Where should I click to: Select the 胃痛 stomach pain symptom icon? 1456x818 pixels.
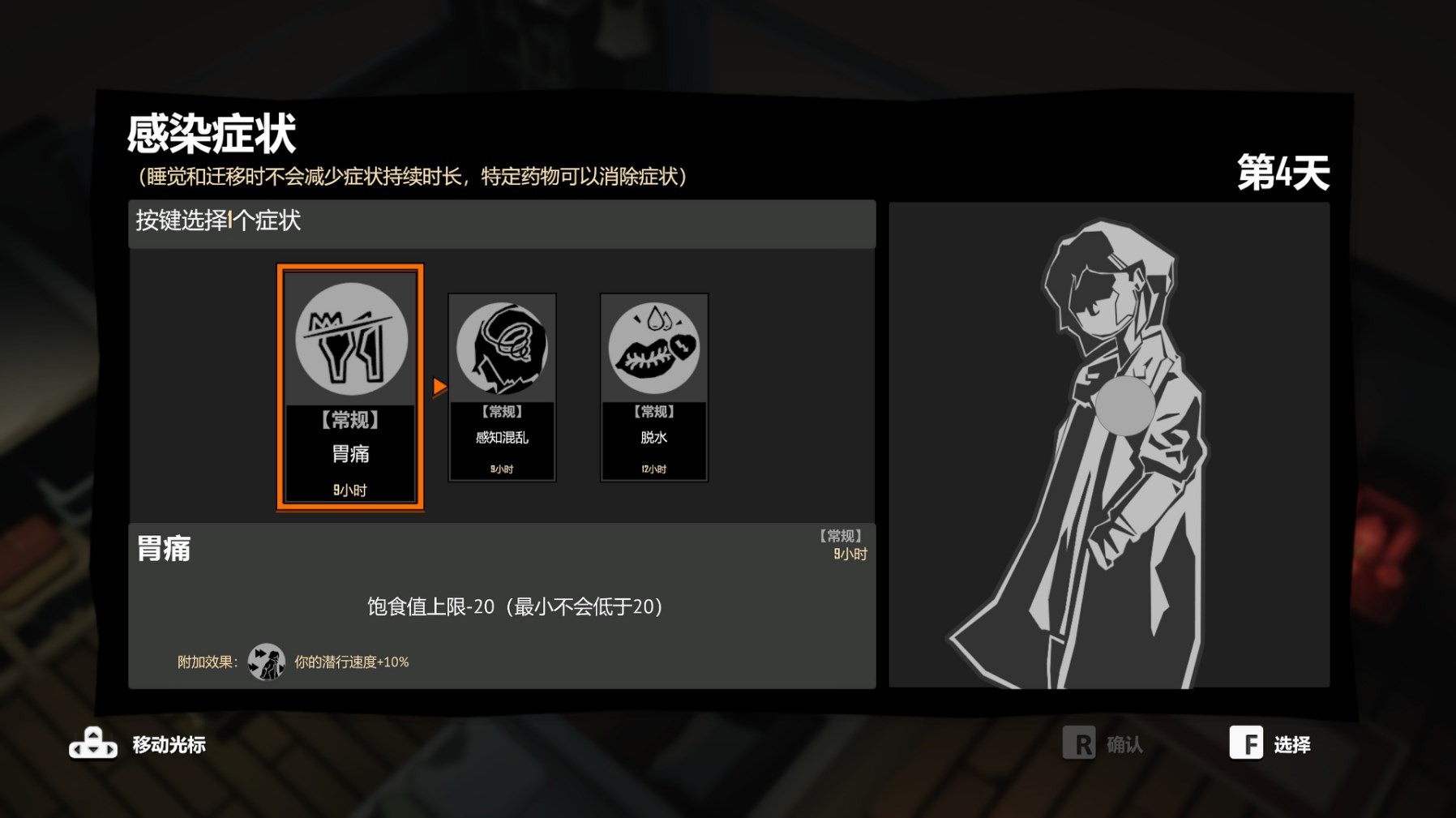click(x=350, y=341)
